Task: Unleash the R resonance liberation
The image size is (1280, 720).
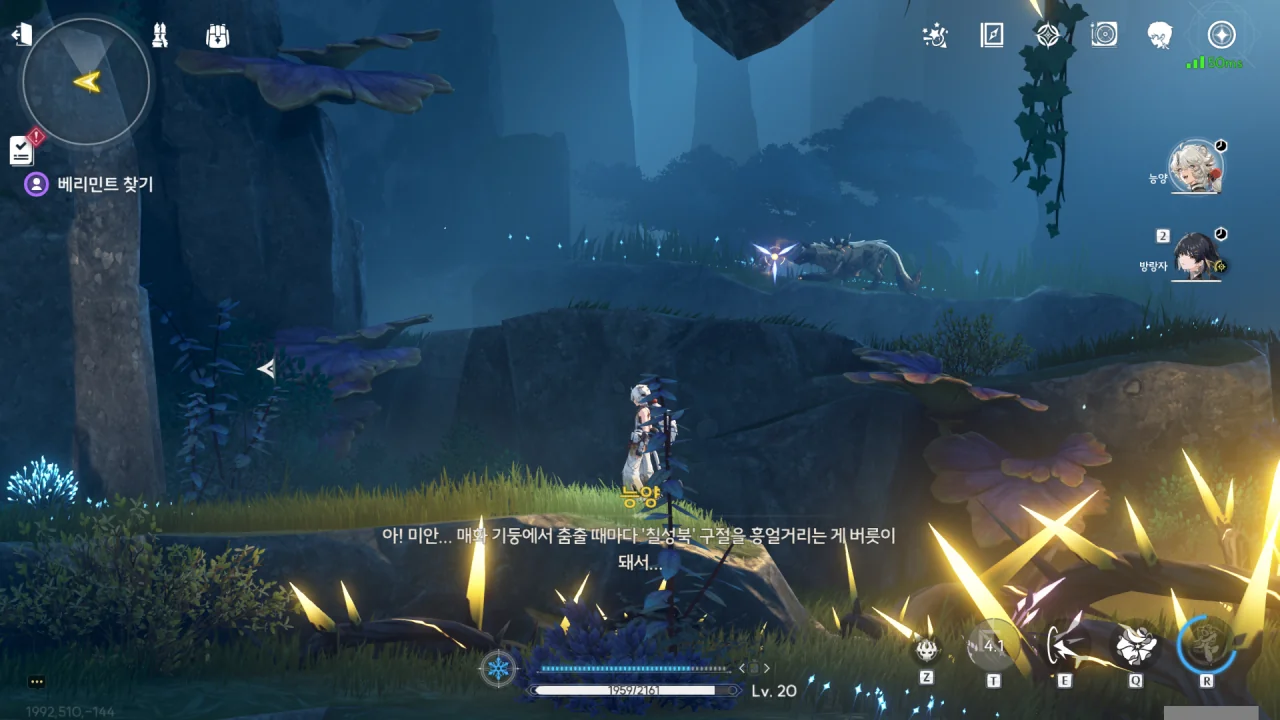Action: 1206,645
